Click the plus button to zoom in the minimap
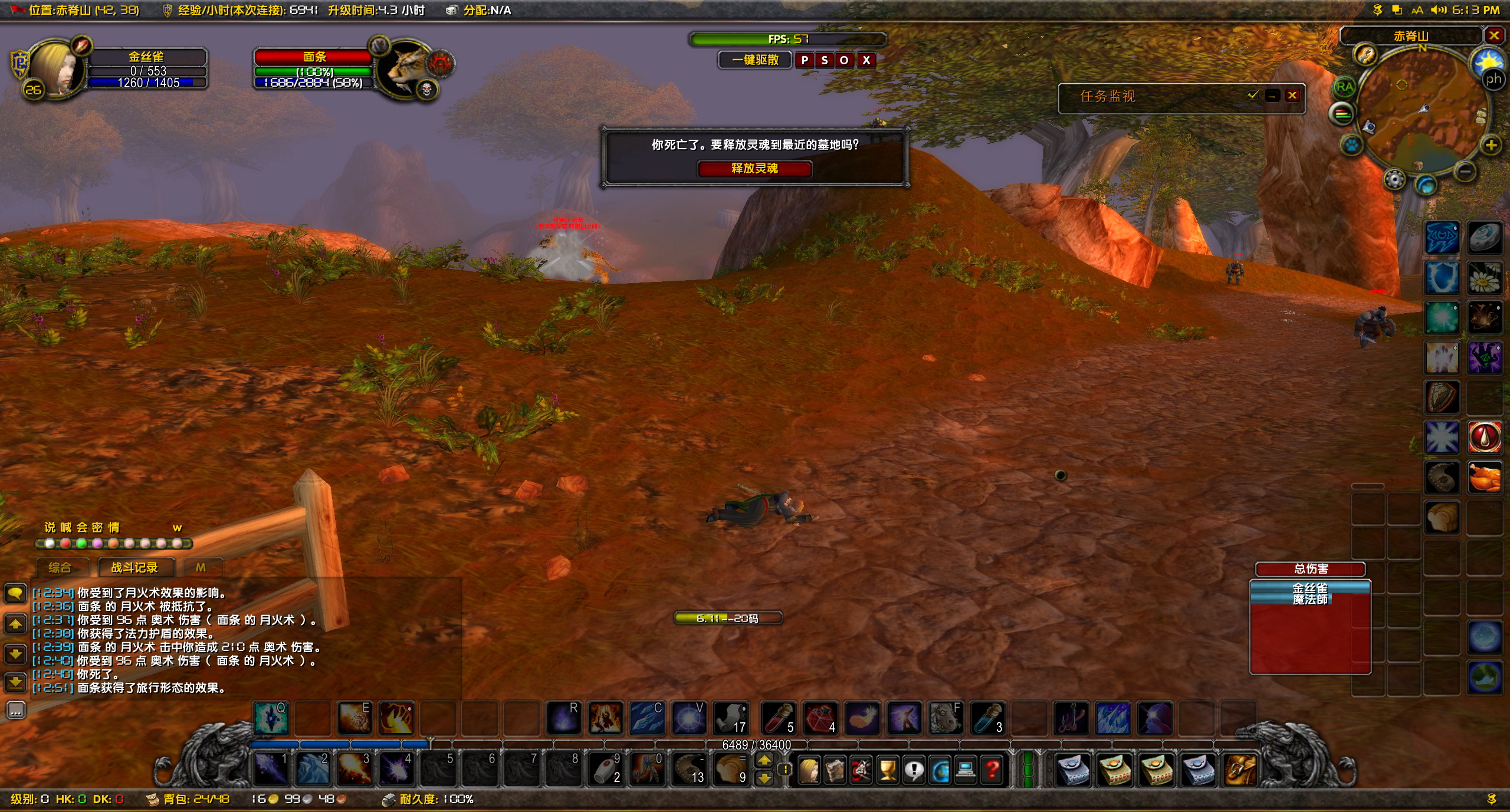1510x812 pixels. tap(1491, 146)
